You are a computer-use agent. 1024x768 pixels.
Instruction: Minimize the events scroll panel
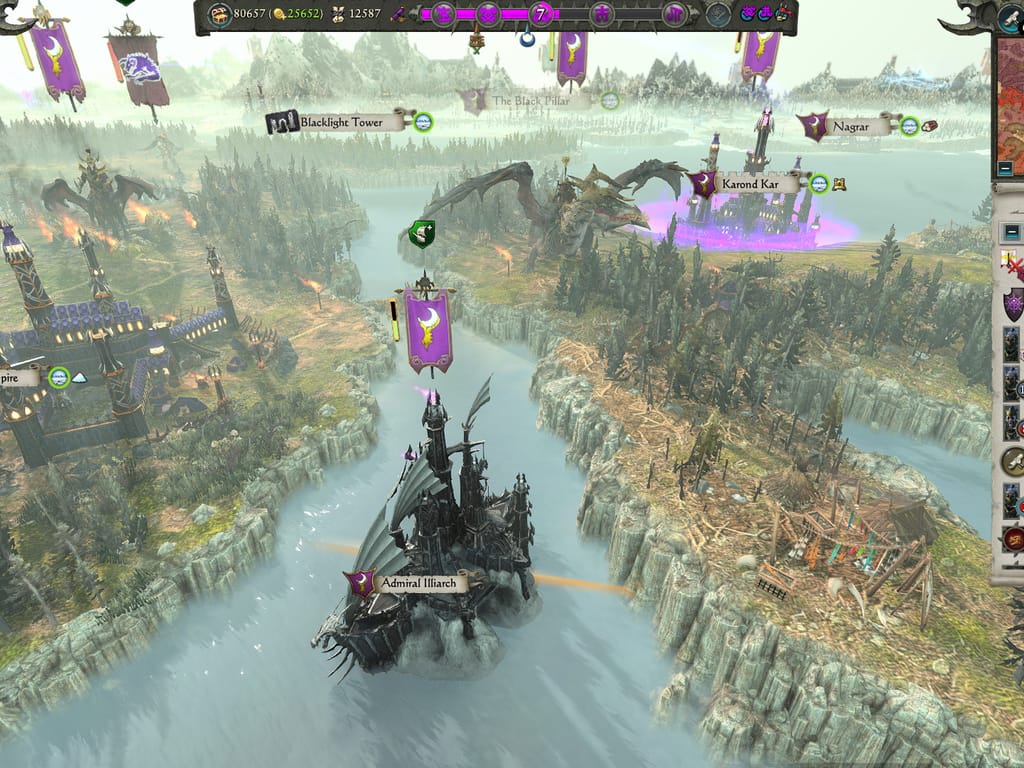coord(1013,232)
